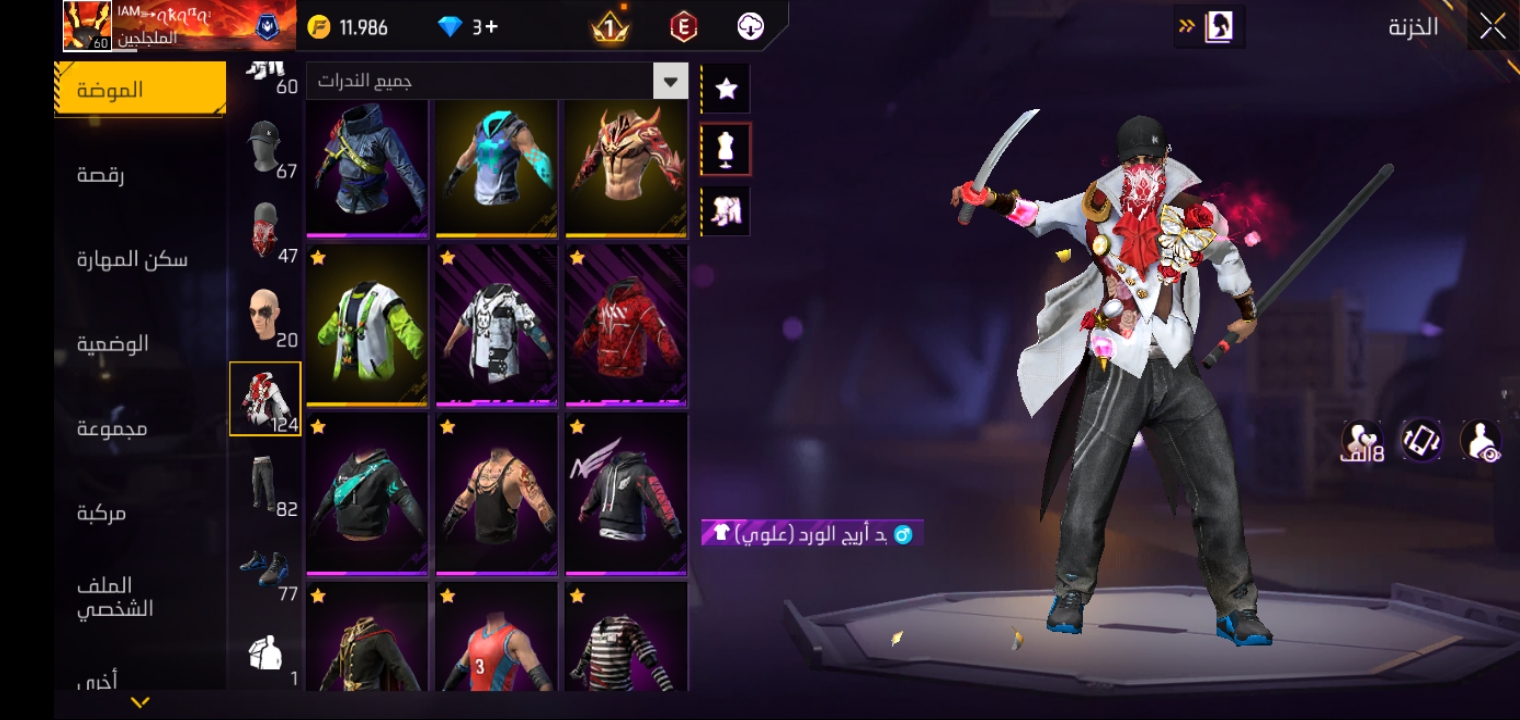This screenshot has width=1520, height=720.
Task: Choose the golden demon armor top
Action: coord(626,167)
